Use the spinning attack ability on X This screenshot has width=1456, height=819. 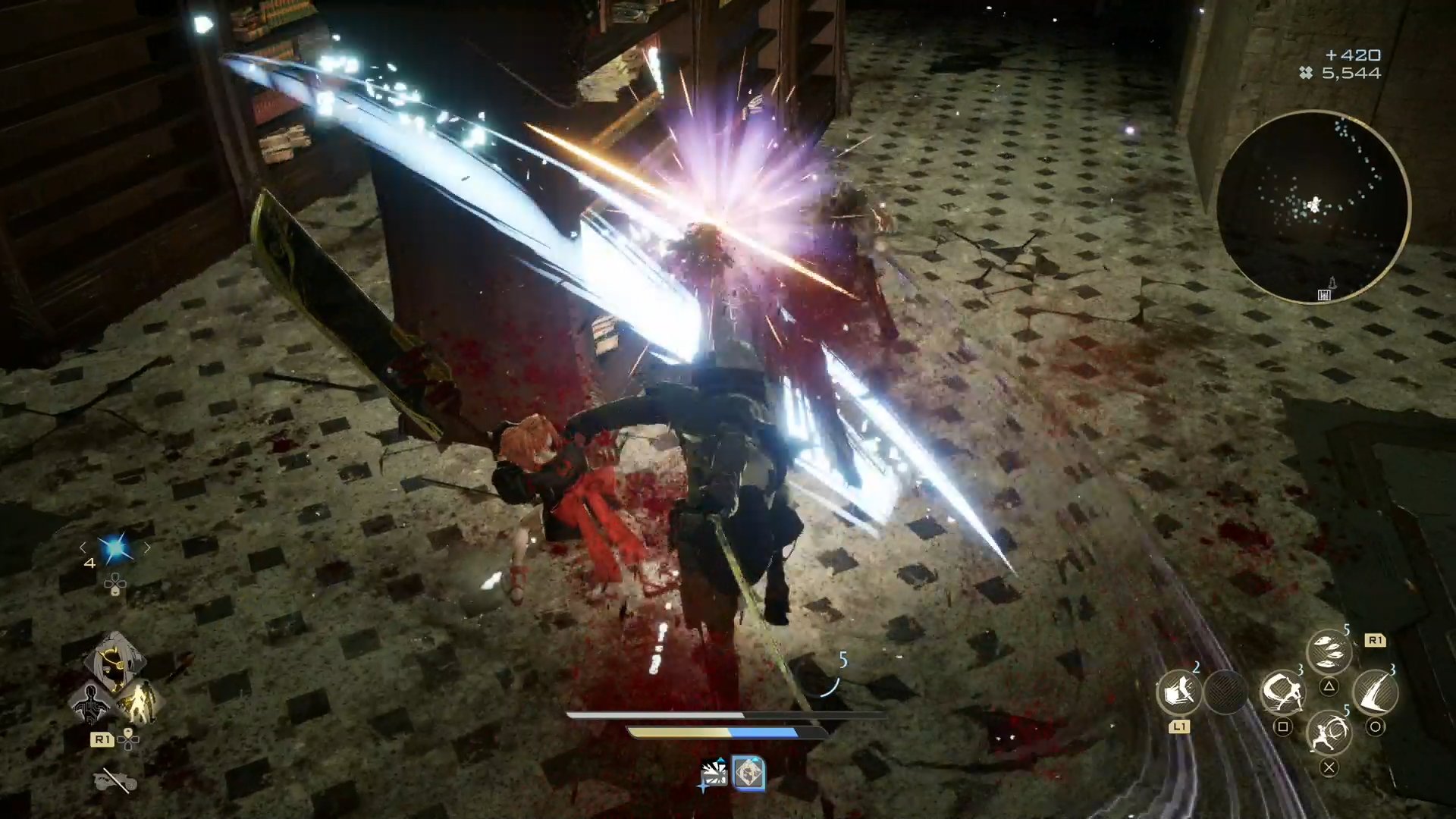click(x=1330, y=735)
